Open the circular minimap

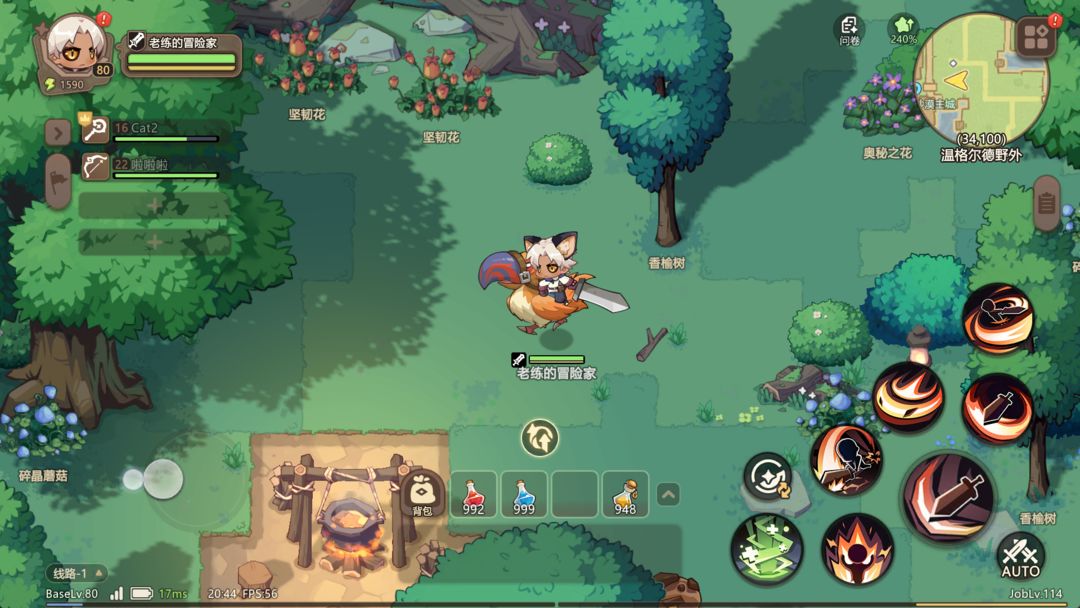[981, 79]
